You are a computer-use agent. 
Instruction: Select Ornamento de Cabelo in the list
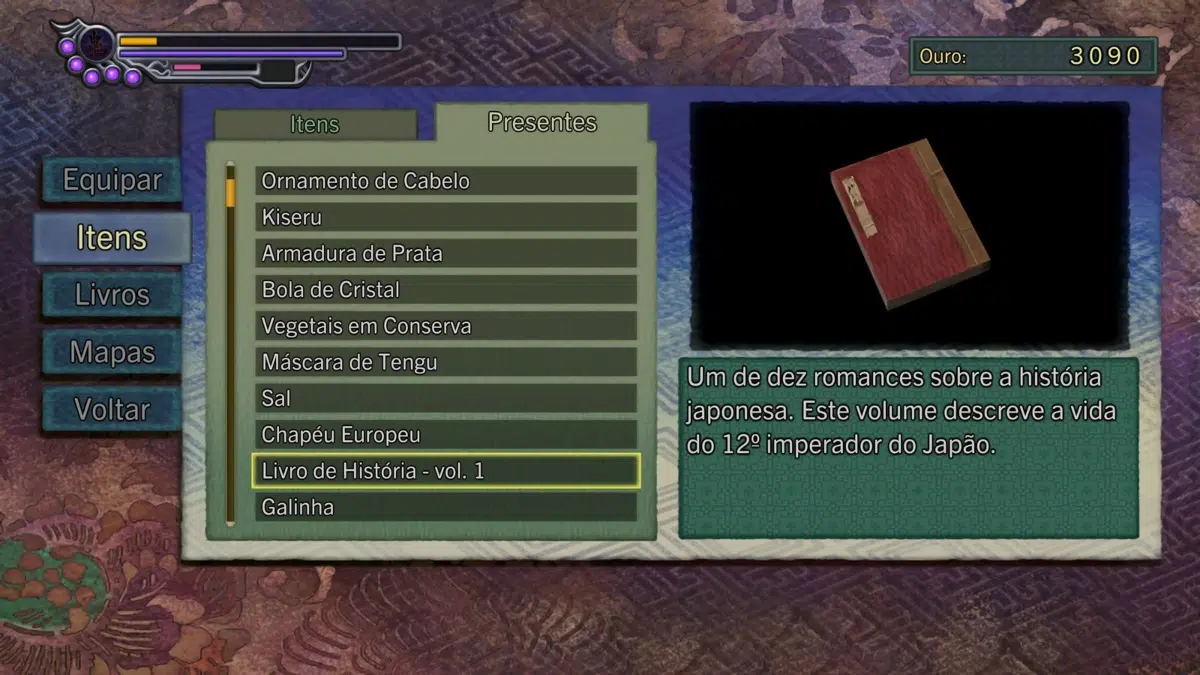pos(445,181)
